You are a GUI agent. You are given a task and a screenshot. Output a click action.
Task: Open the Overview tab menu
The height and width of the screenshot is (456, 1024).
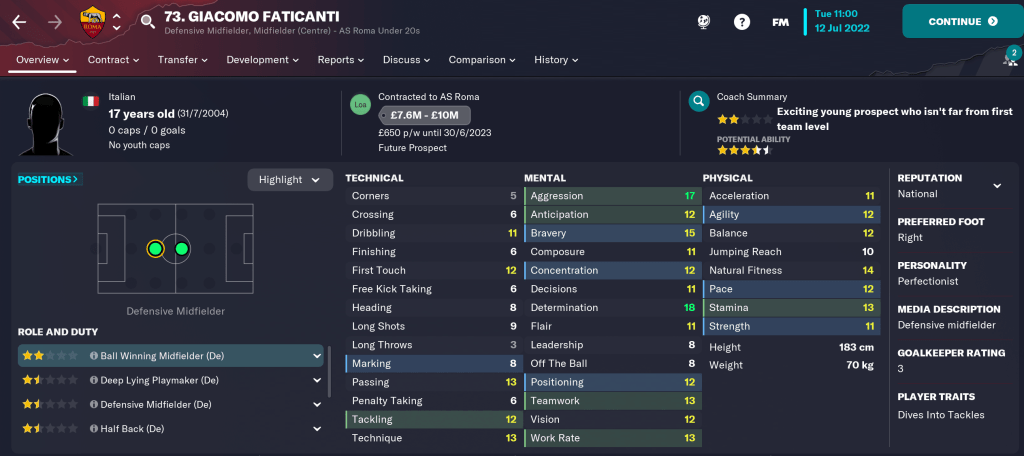tap(42, 60)
